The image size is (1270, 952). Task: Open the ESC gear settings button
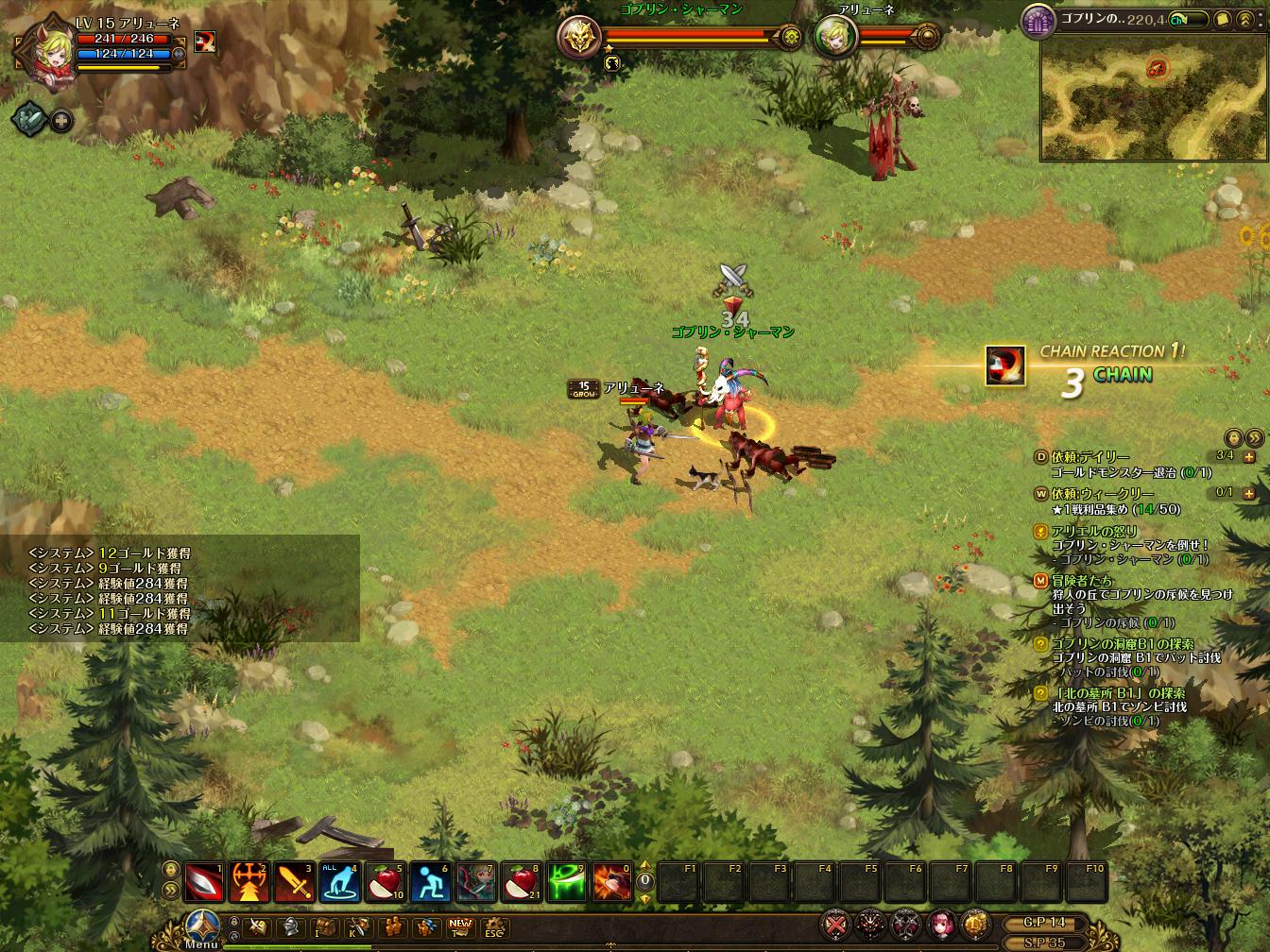[x=494, y=927]
